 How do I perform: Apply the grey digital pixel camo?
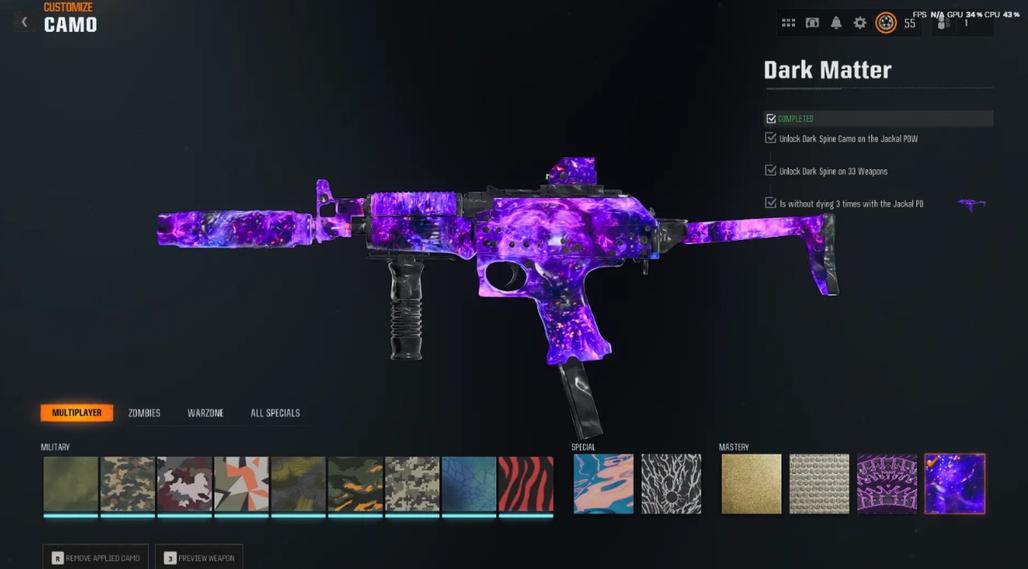(x=412, y=485)
